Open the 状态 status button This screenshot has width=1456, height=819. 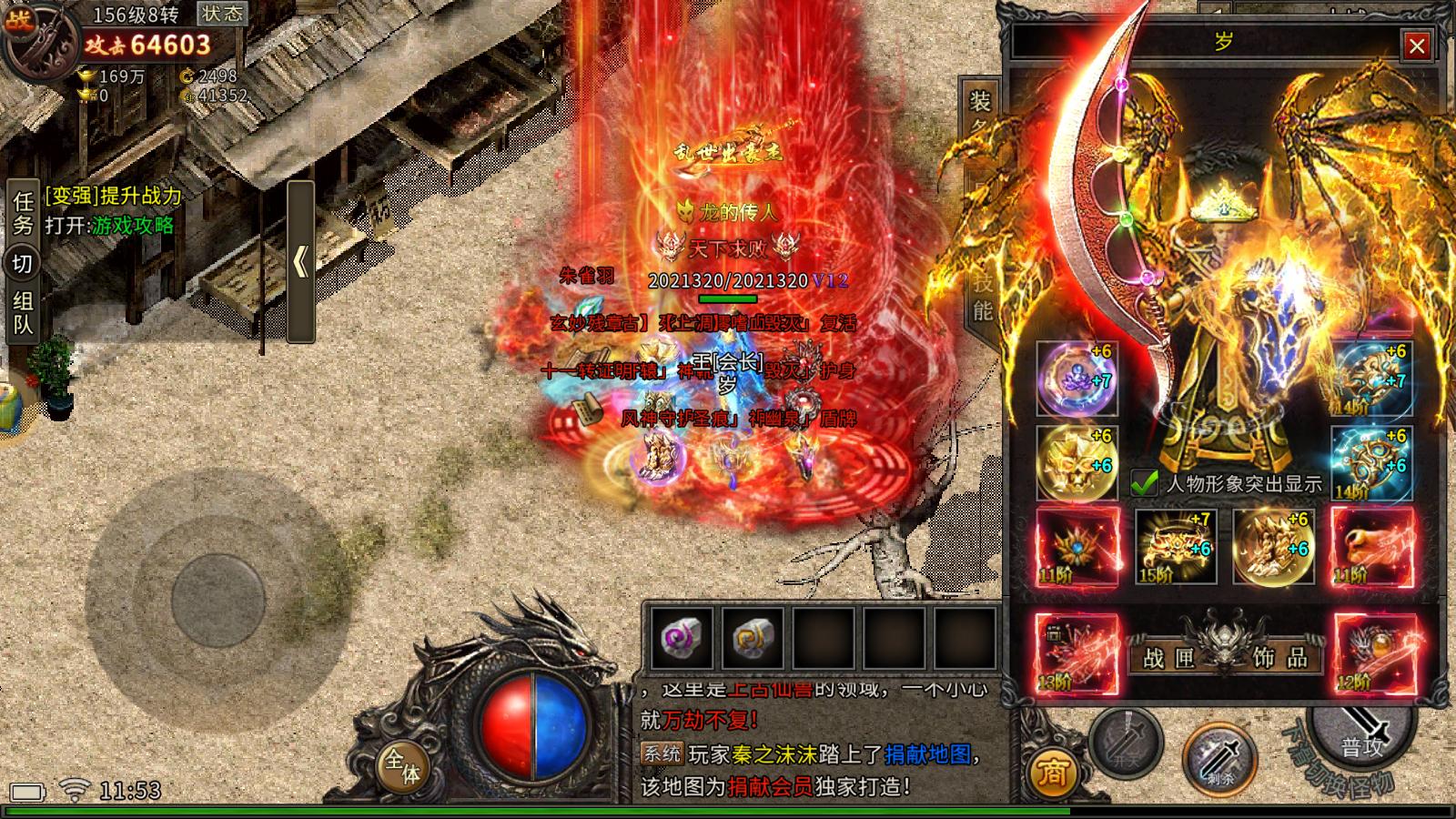point(222,14)
